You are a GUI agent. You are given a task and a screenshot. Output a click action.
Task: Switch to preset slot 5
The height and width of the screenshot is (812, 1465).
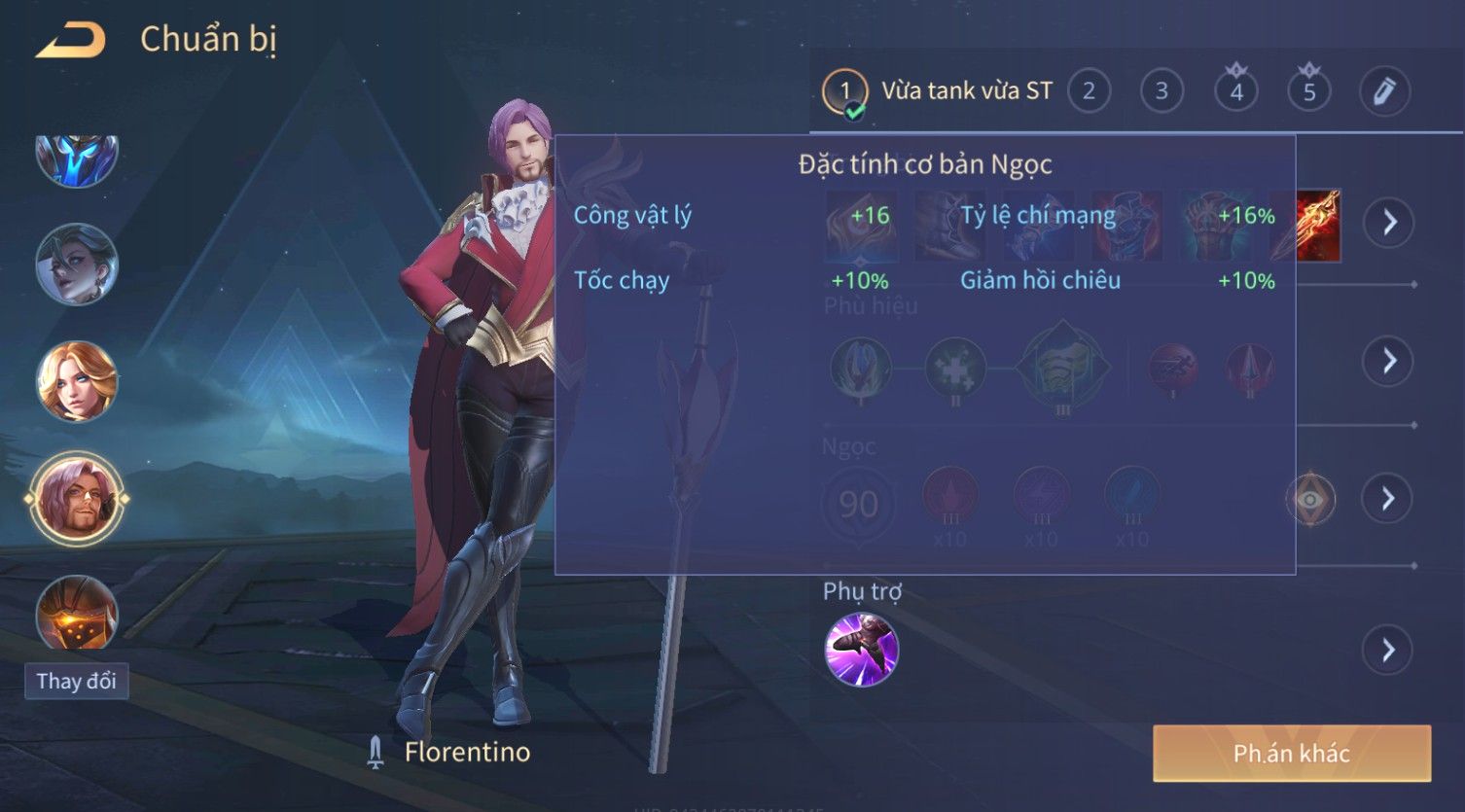point(1309,91)
